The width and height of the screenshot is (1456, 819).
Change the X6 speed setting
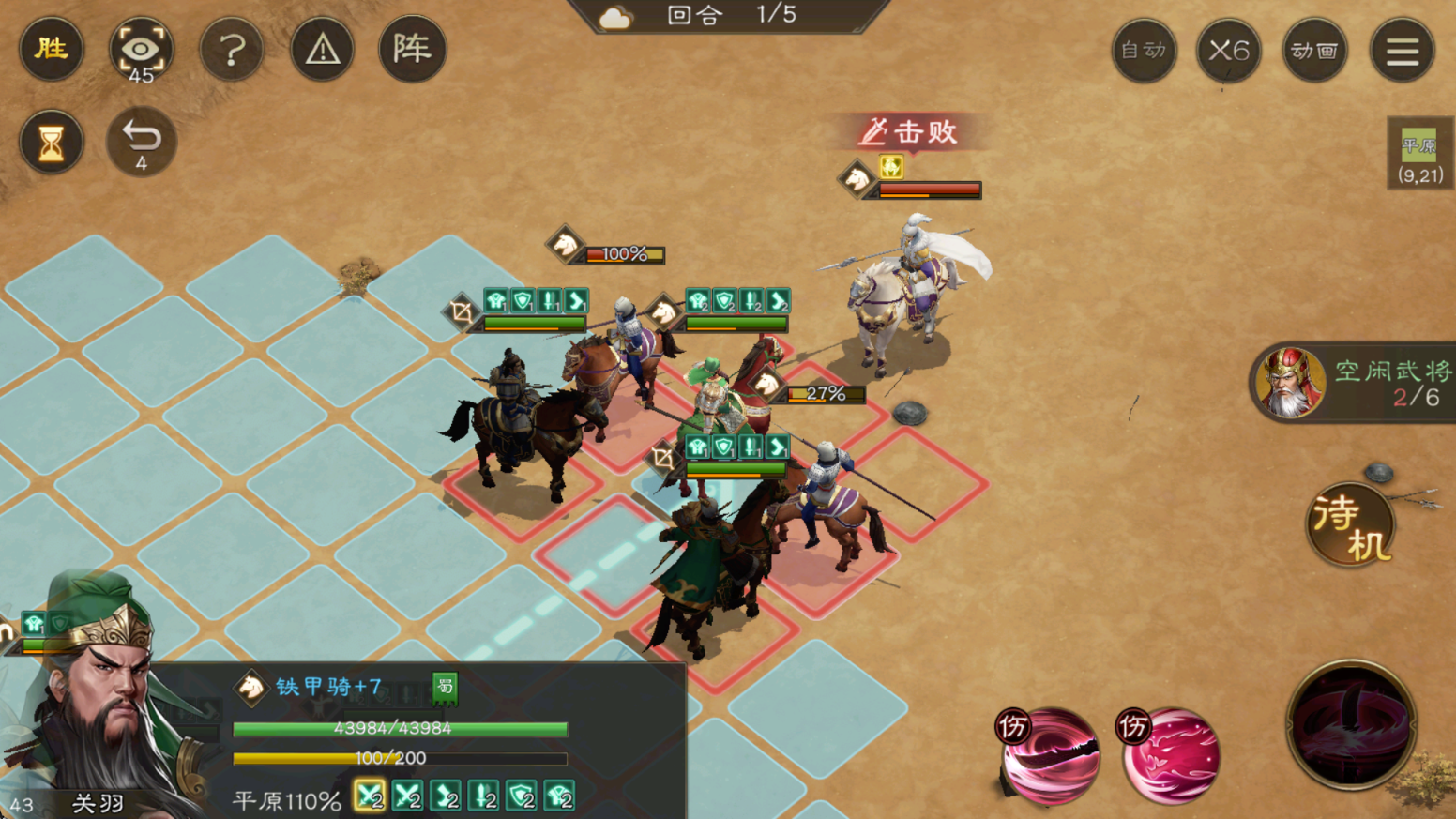pyautogui.click(x=1228, y=51)
